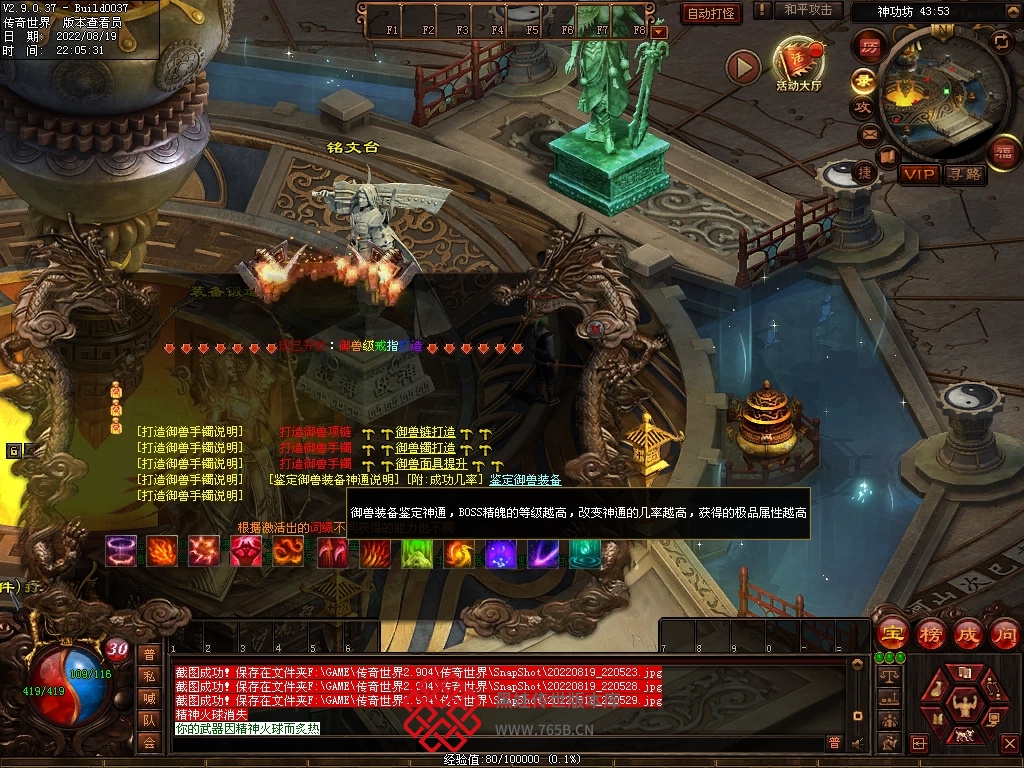Choose the 御兽面具提升 option
Screen dimensions: 1024x768
(432, 464)
